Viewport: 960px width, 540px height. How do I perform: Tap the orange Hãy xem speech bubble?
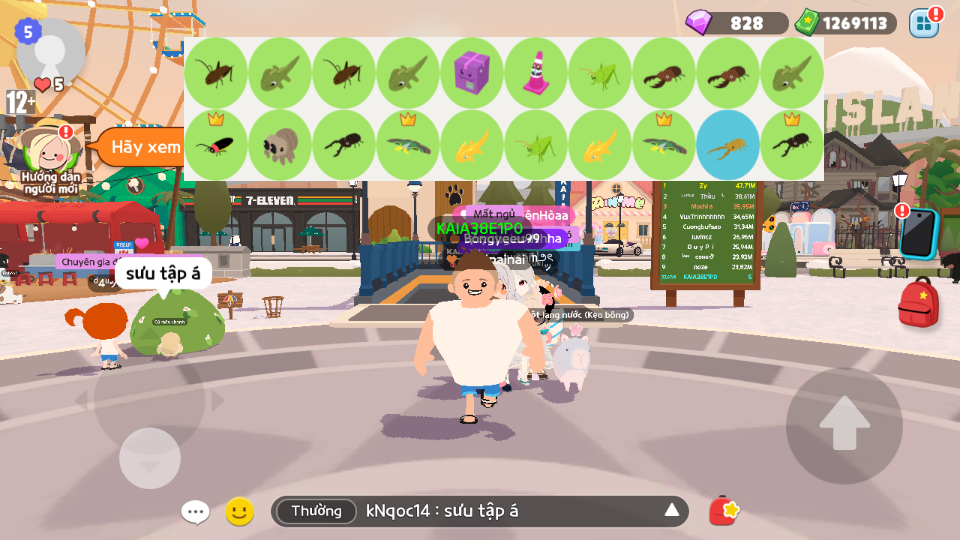[x=140, y=147]
